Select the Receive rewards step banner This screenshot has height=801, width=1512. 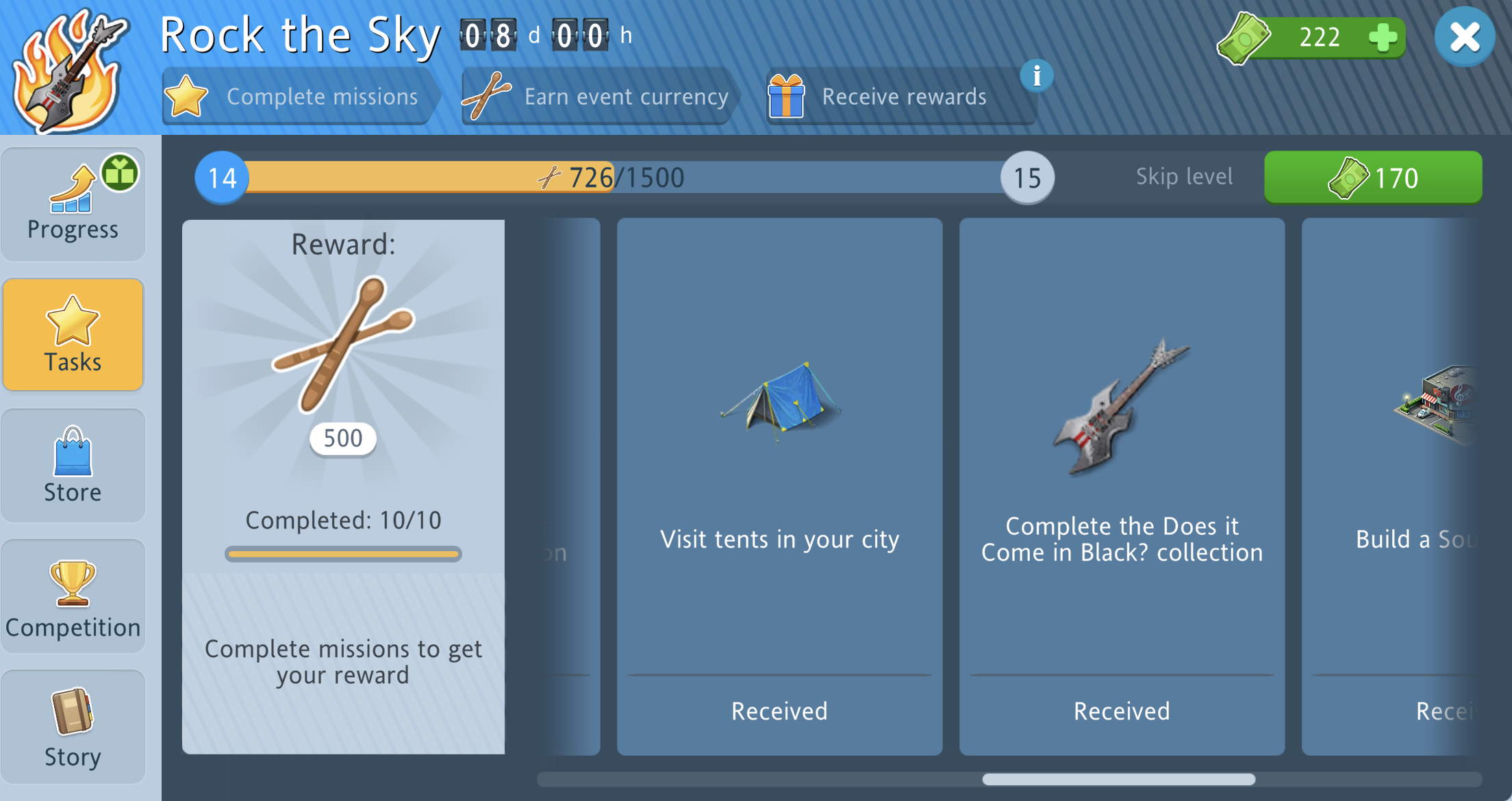(x=898, y=97)
